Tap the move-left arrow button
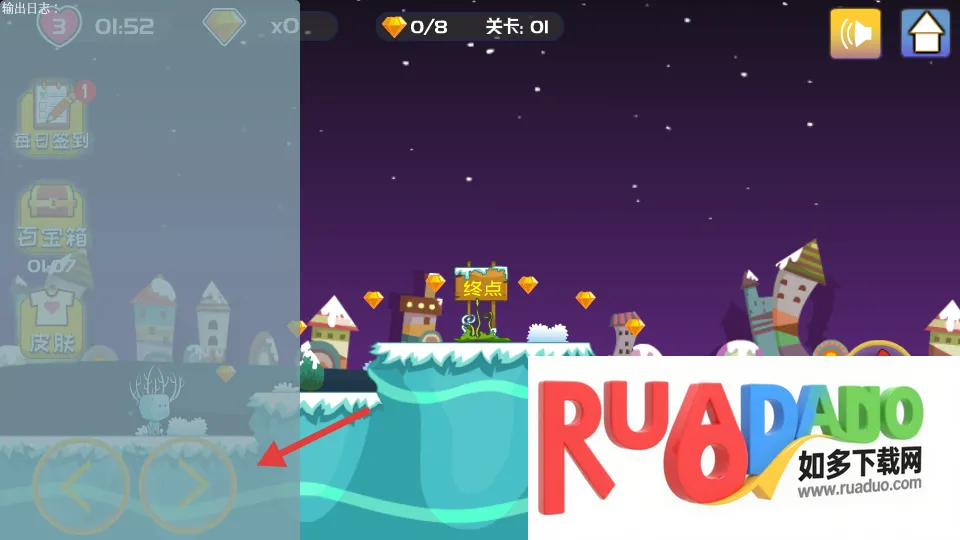The height and width of the screenshot is (540, 960). pos(80,486)
